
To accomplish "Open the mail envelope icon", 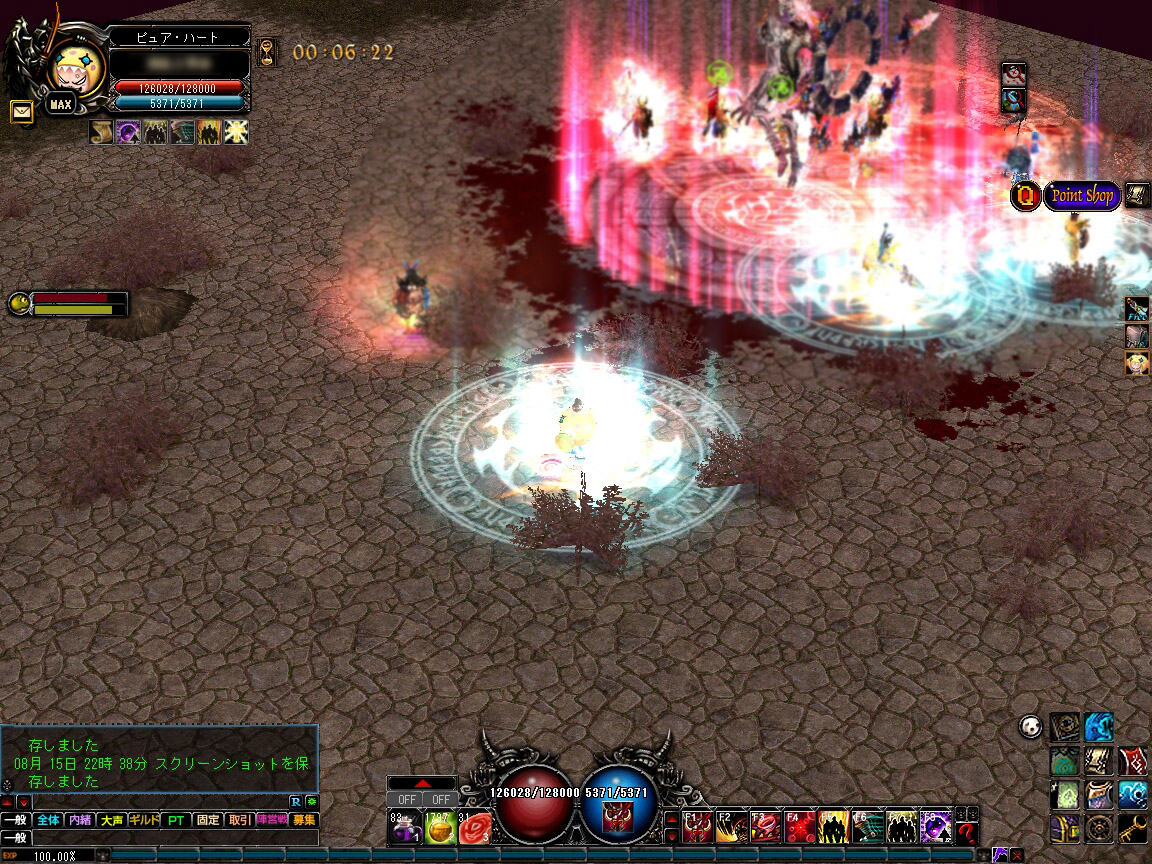I will [20, 112].
